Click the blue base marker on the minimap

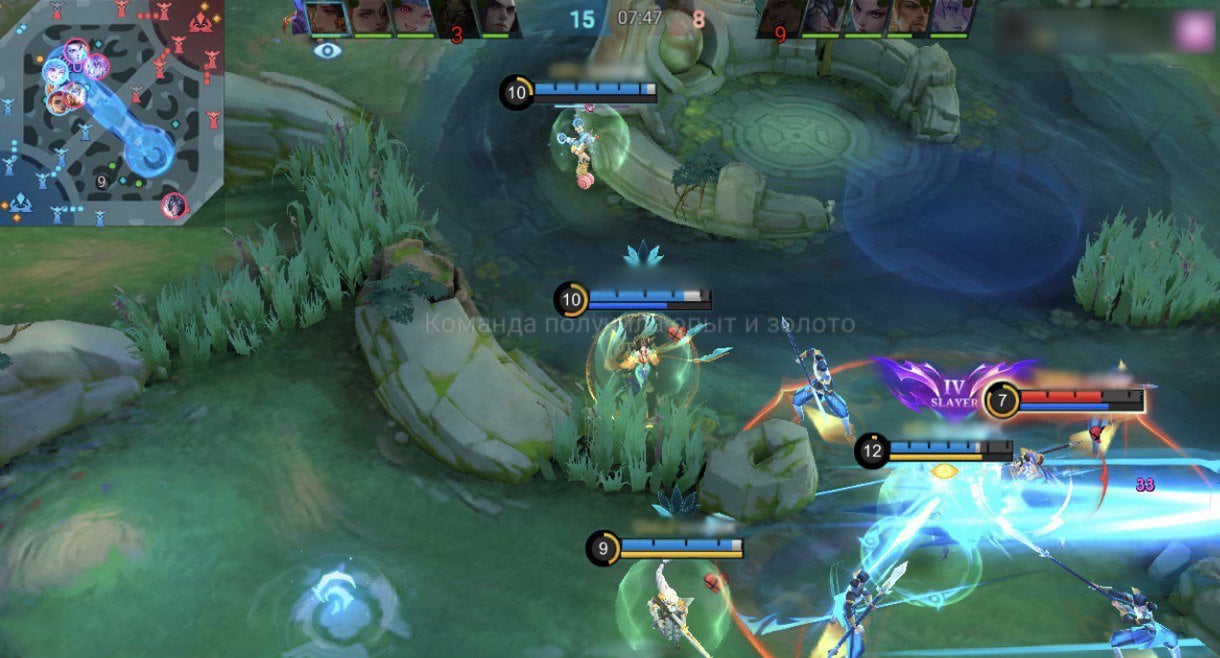[x=20, y=205]
